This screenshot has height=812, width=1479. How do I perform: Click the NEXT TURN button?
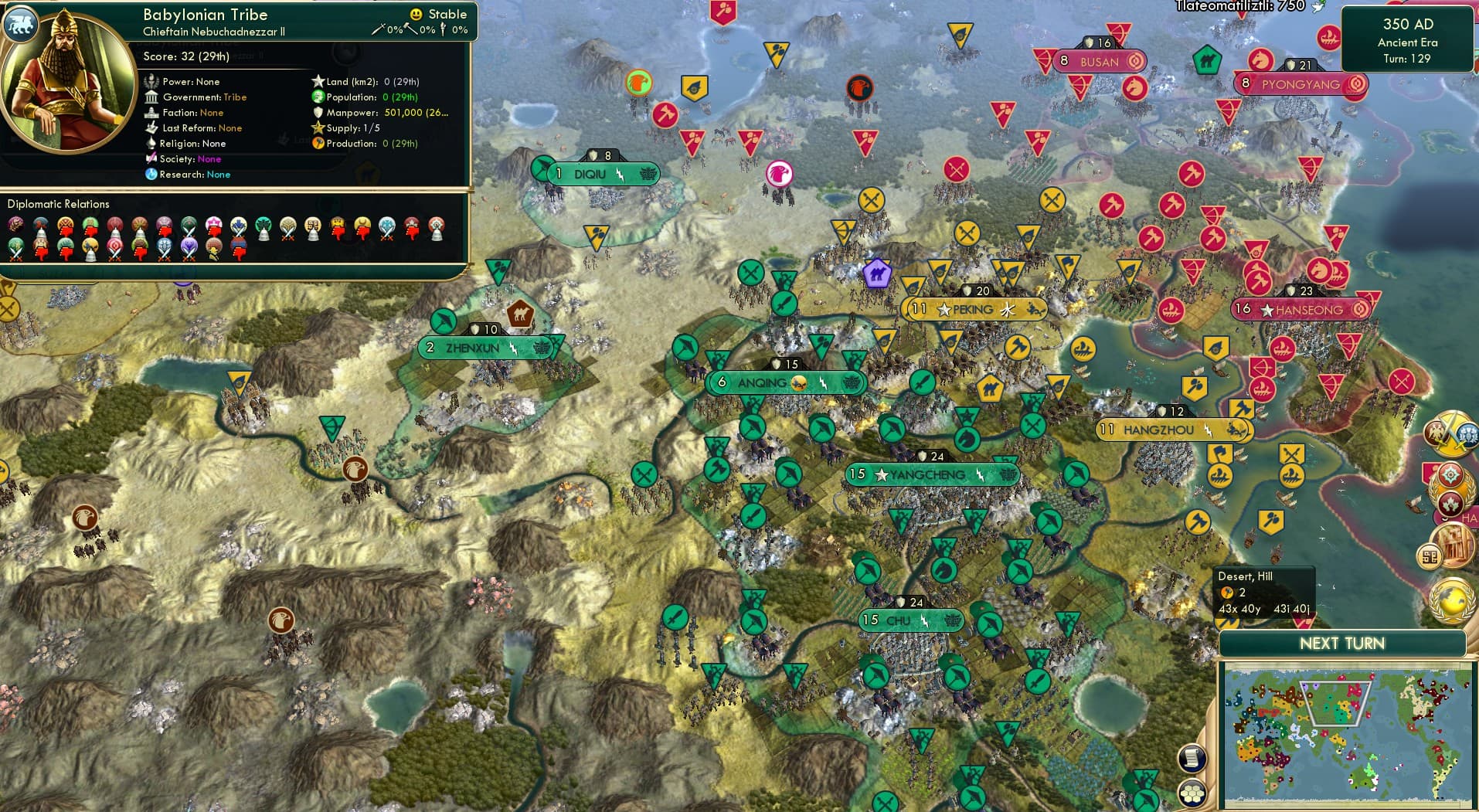pos(1345,643)
